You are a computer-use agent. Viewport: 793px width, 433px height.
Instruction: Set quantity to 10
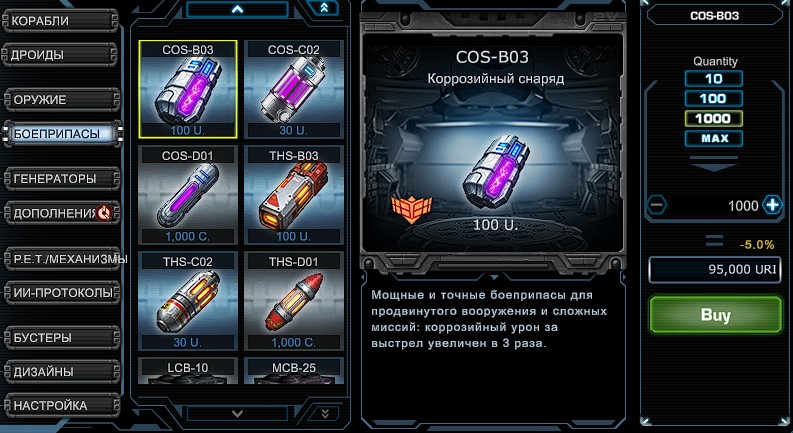(714, 79)
